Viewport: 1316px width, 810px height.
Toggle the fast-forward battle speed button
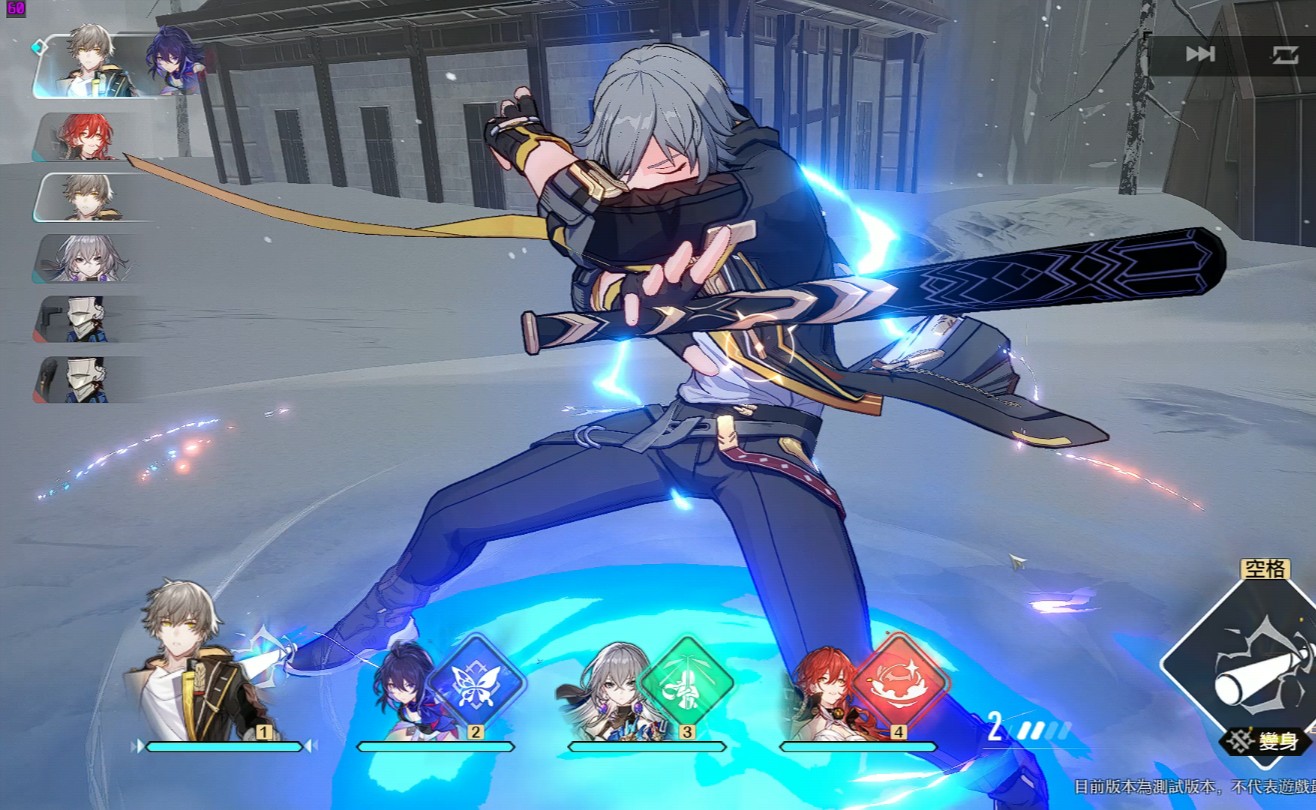[x=1200, y=54]
